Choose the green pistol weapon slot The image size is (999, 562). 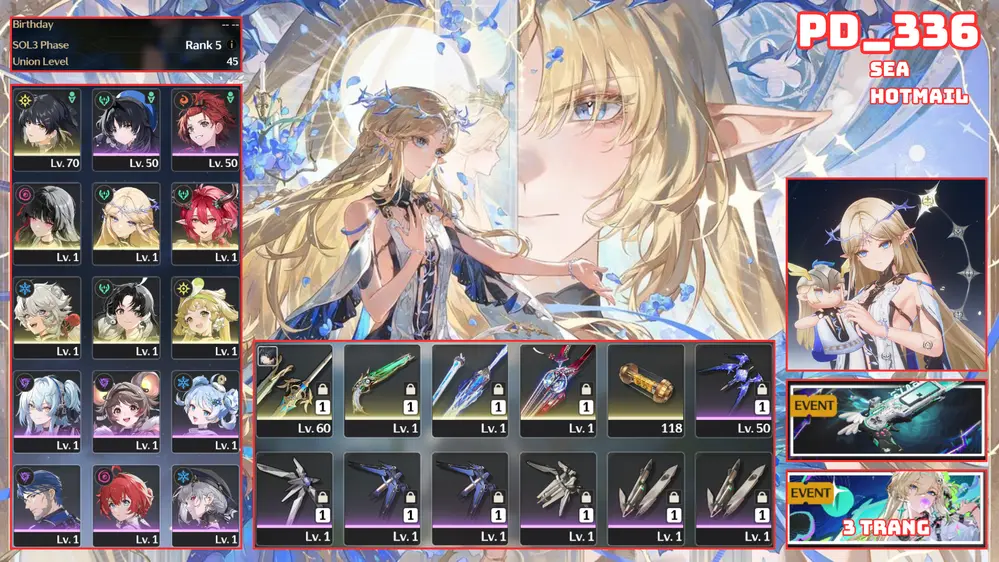(x=381, y=390)
